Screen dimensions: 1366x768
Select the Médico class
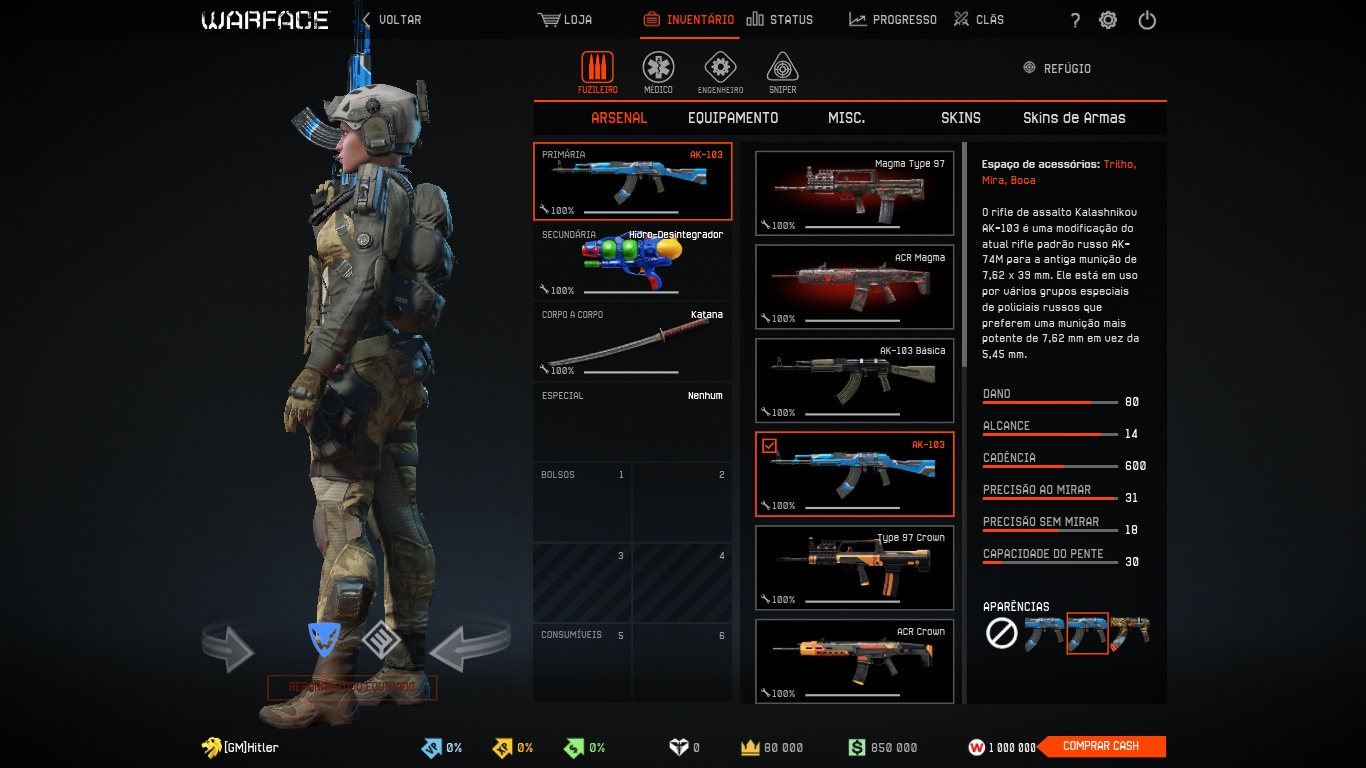(x=658, y=73)
